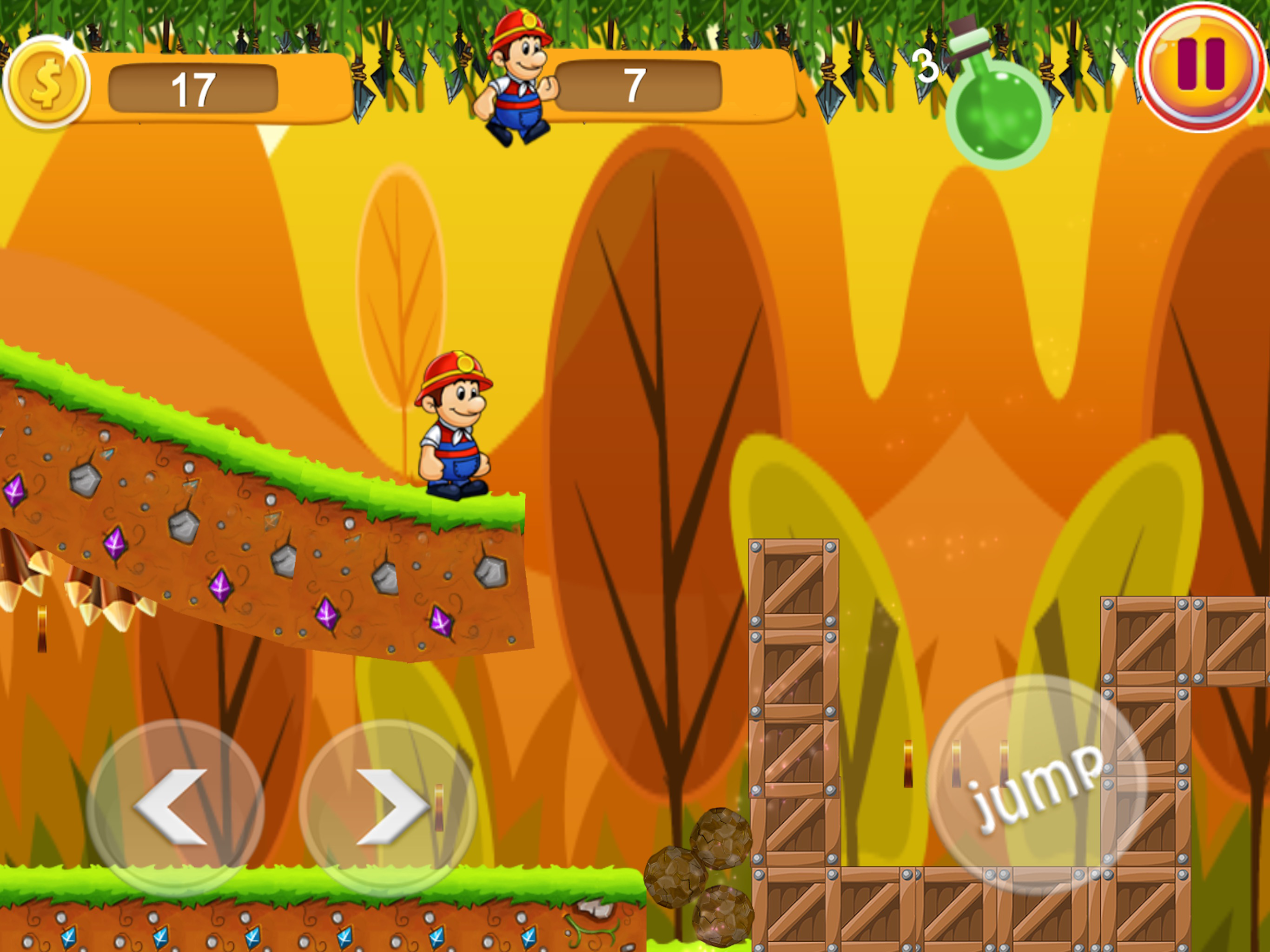
Task: Hit the round jump button
Action: [x=1037, y=784]
